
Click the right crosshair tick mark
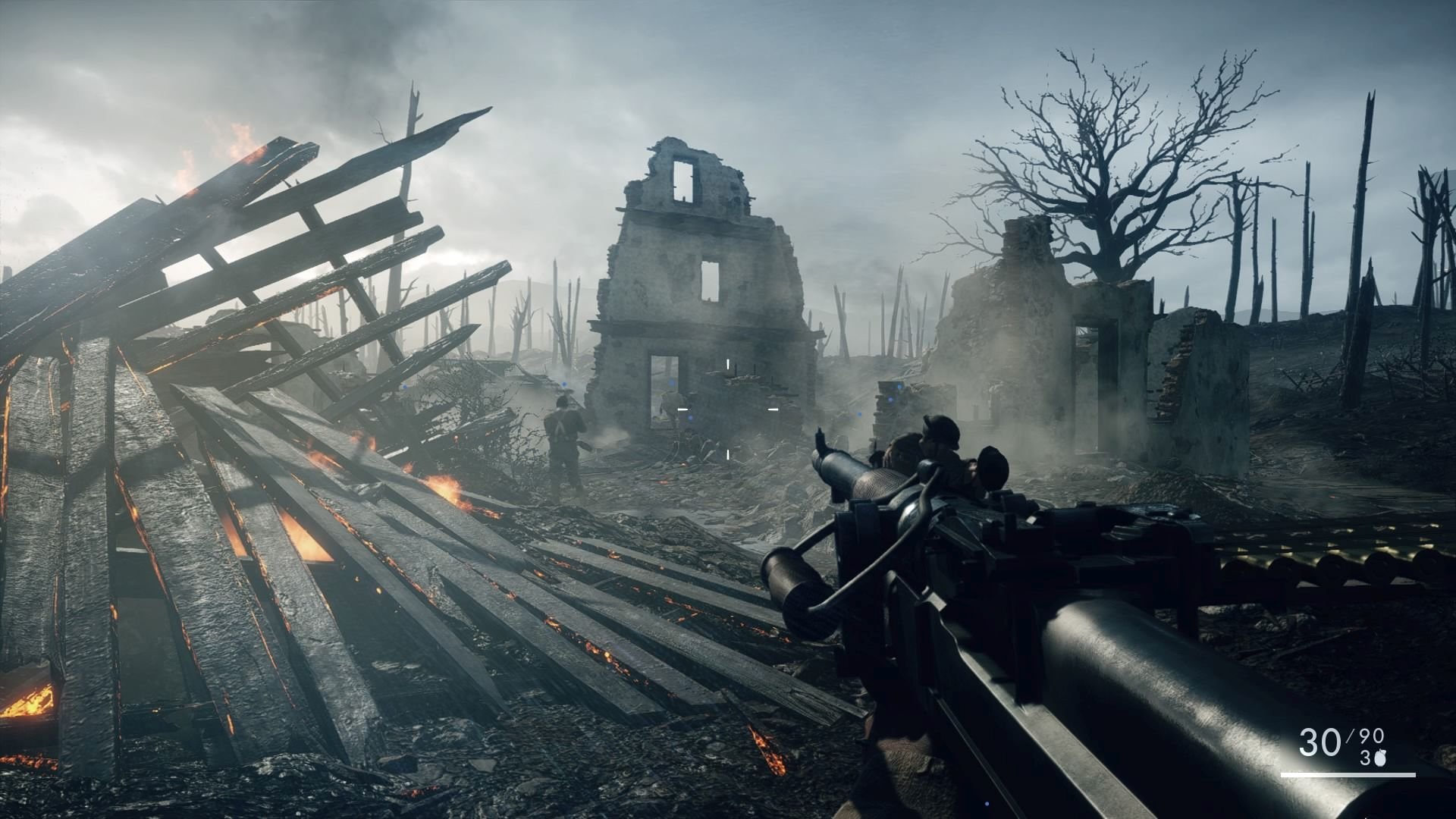(773, 409)
